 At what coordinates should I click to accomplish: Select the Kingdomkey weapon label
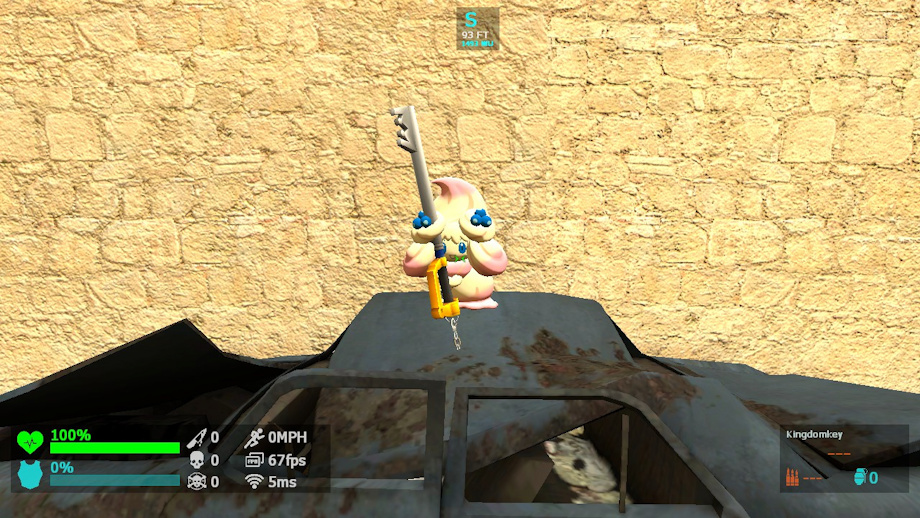(816, 435)
